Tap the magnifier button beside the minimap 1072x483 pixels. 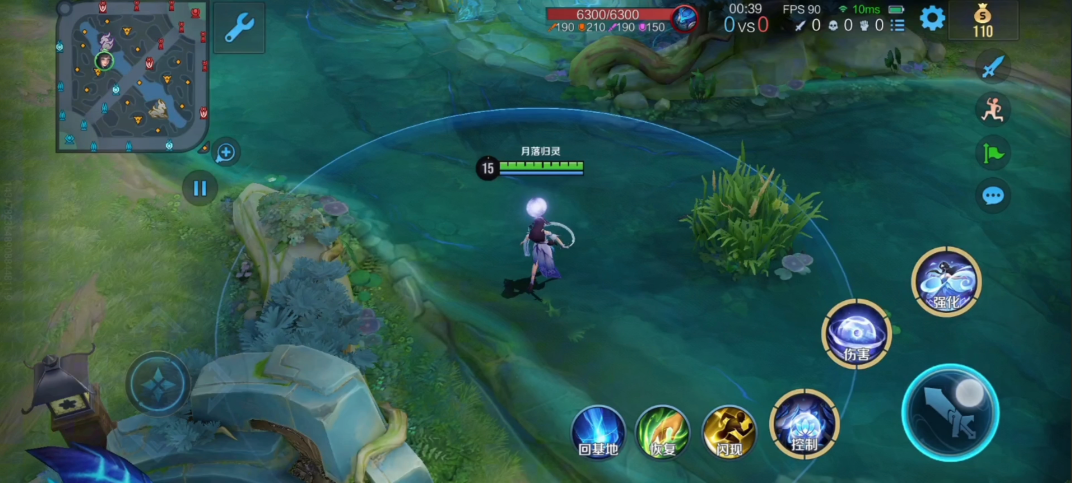click(226, 153)
